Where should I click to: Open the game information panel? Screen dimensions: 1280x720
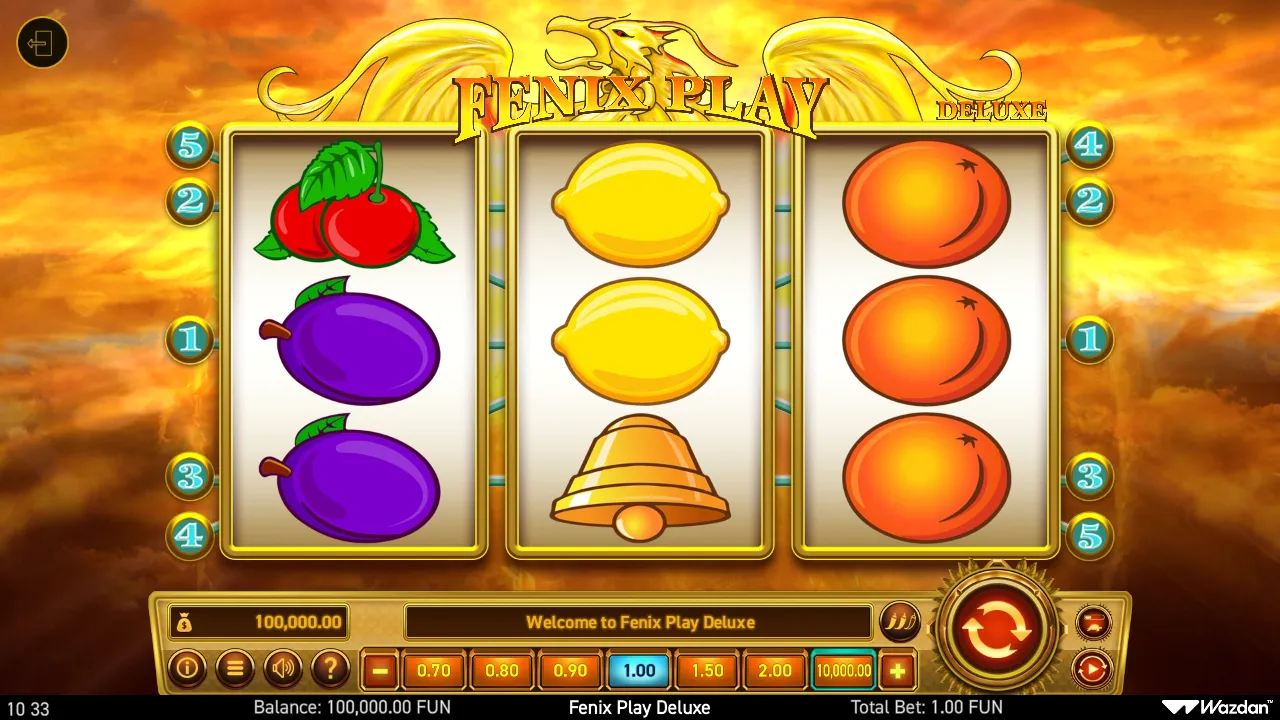(x=188, y=670)
